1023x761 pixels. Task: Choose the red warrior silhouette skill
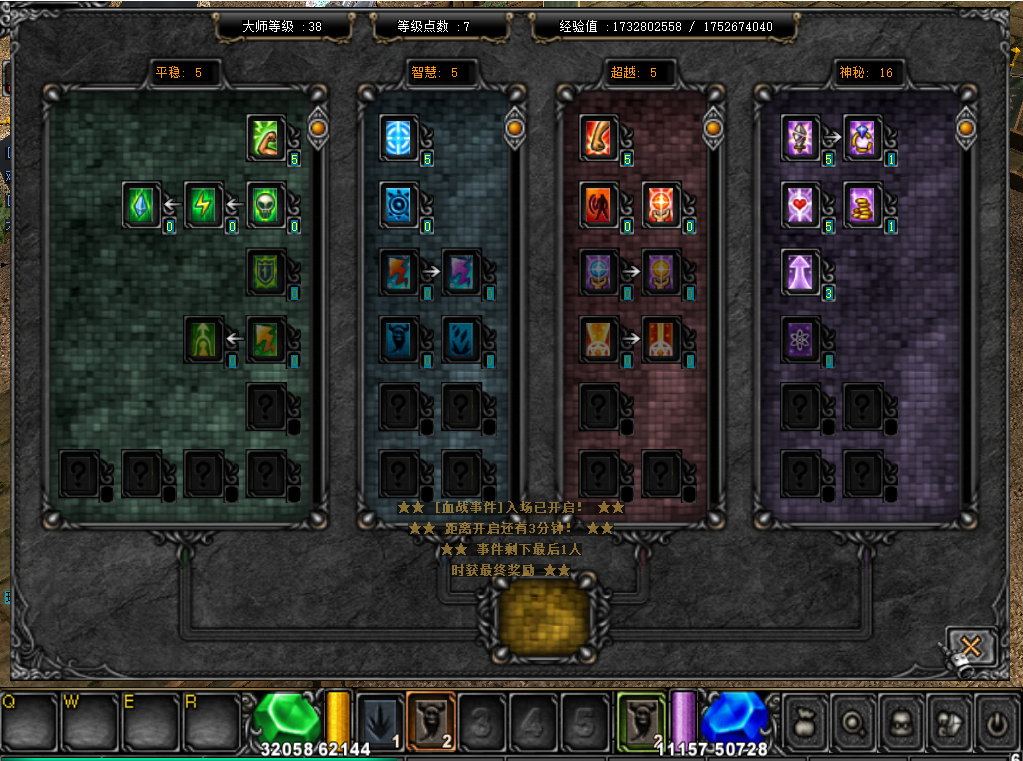tap(599, 204)
